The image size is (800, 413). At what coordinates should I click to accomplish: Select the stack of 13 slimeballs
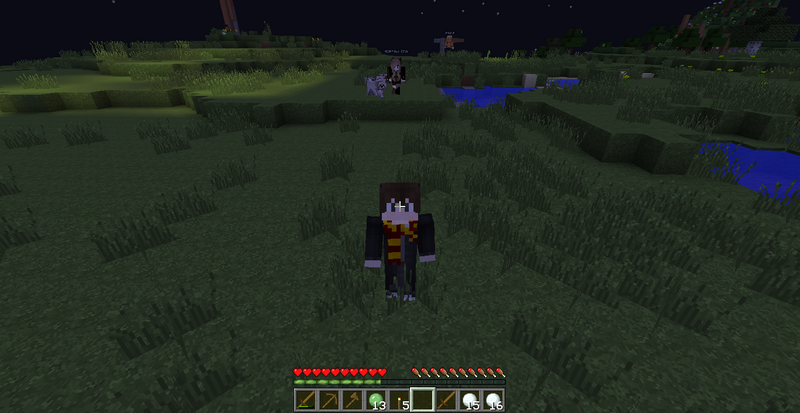[376, 401]
